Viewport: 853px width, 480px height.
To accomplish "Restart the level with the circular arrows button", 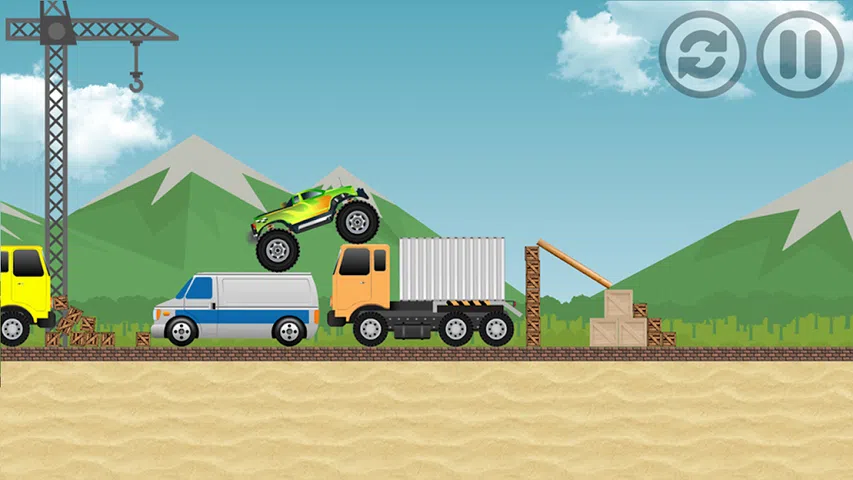I will point(702,54).
